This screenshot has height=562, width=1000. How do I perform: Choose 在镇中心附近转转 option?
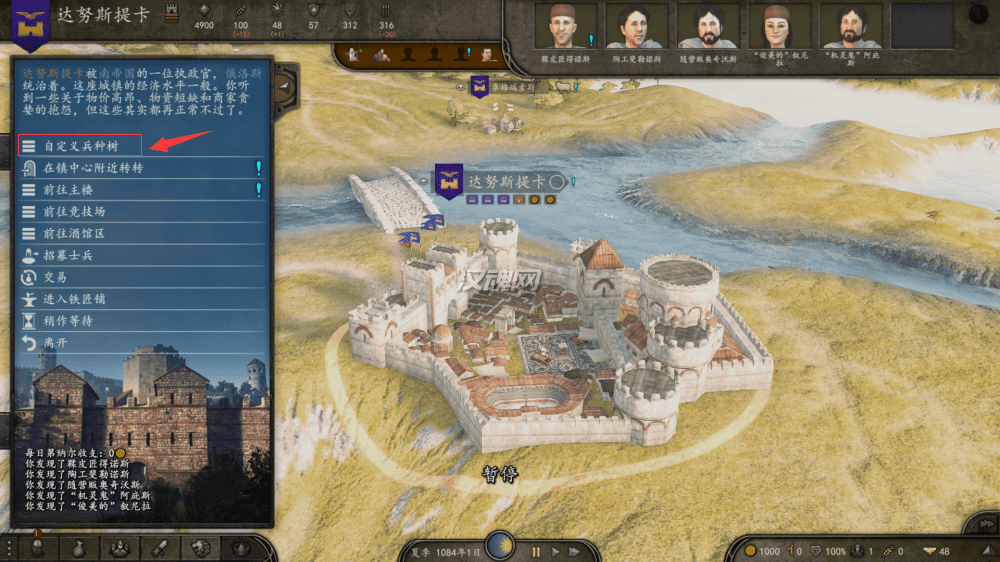click(x=92, y=168)
